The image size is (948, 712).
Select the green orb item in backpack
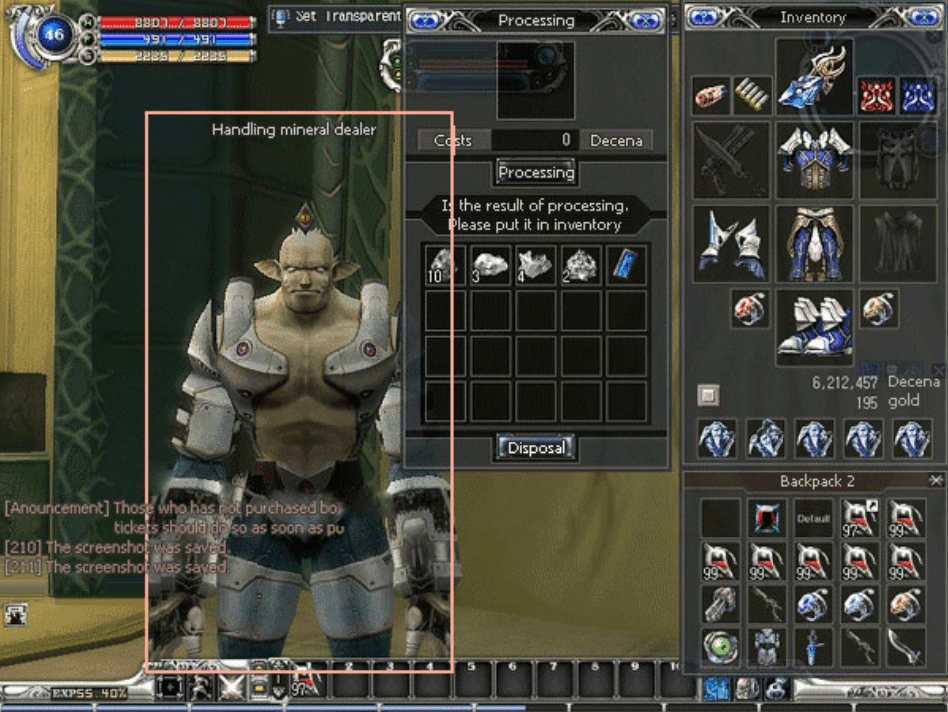pyautogui.click(x=720, y=647)
